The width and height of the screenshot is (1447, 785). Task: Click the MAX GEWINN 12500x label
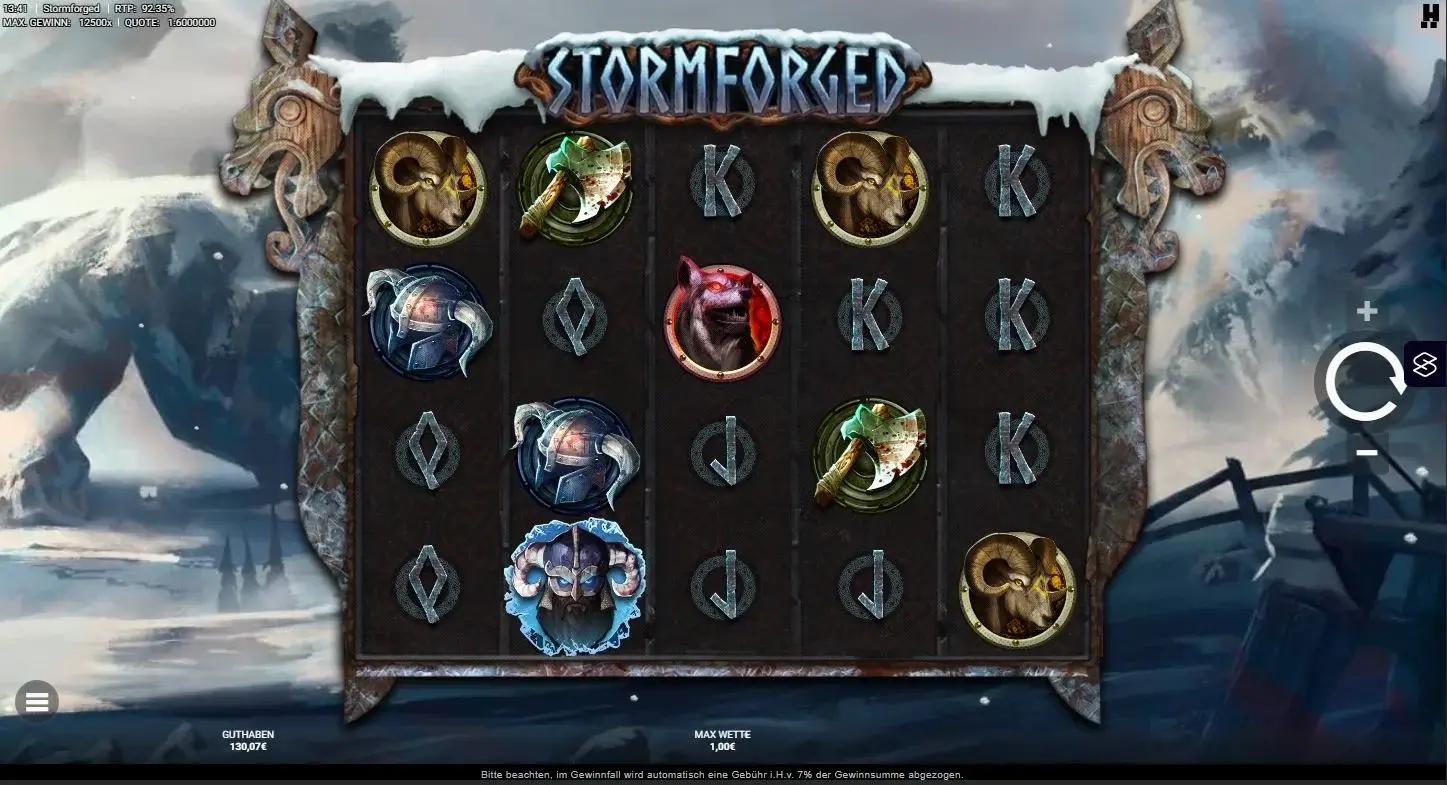pos(62,20)
